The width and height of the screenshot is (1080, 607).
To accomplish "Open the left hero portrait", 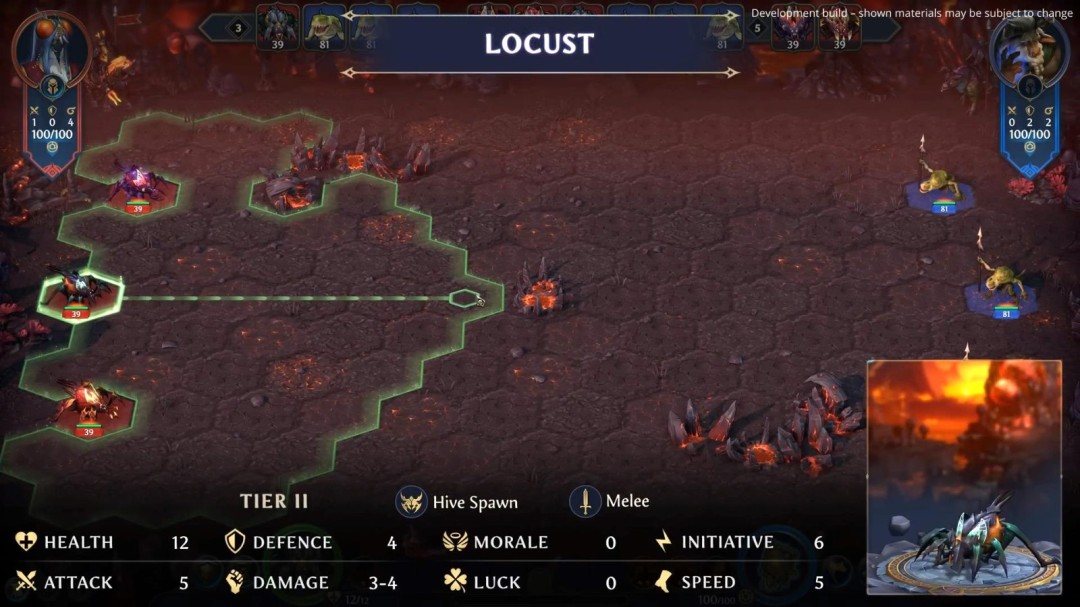I will click(x=49, y=47).
